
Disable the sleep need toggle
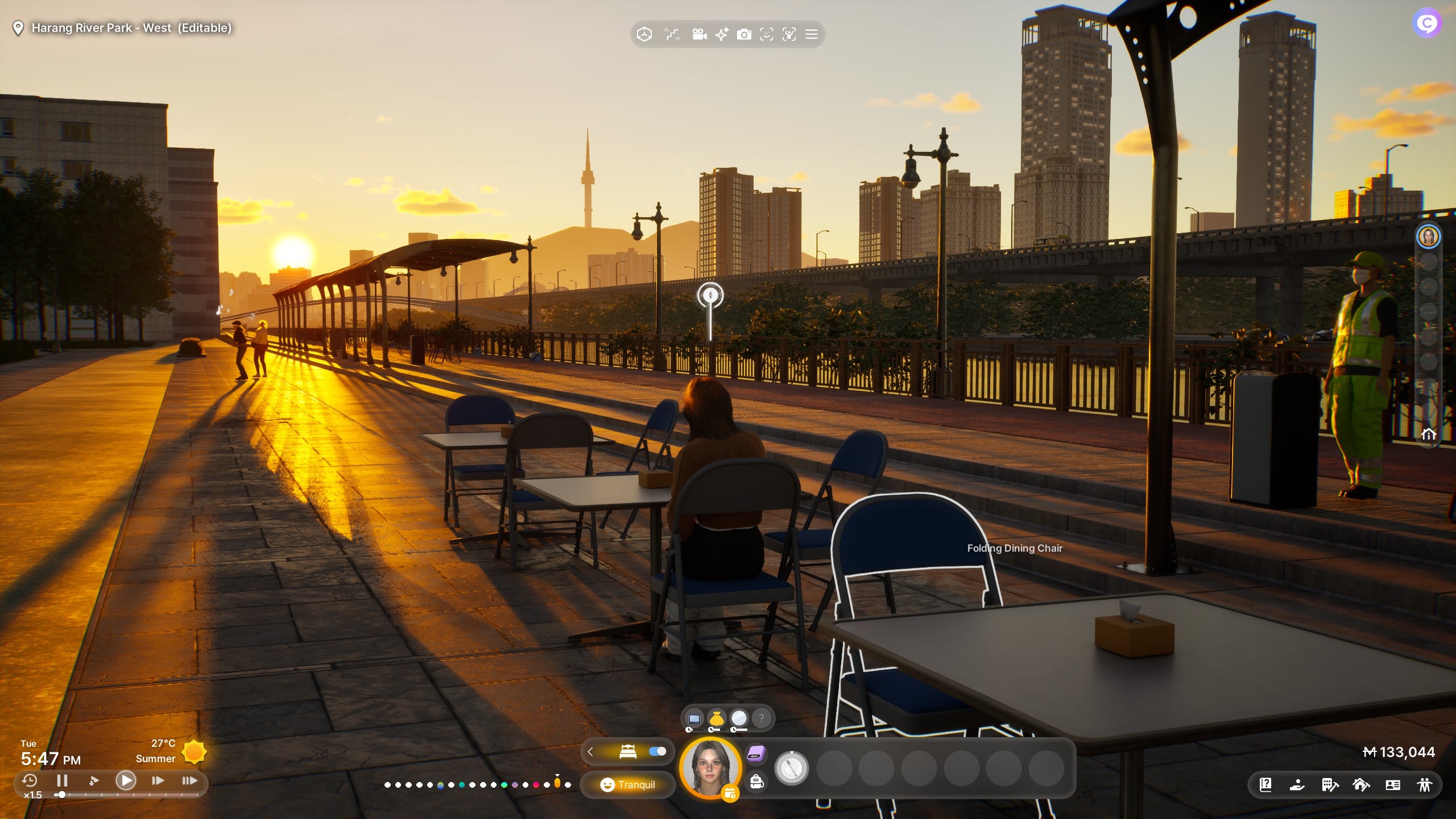(x=657, y=752)
